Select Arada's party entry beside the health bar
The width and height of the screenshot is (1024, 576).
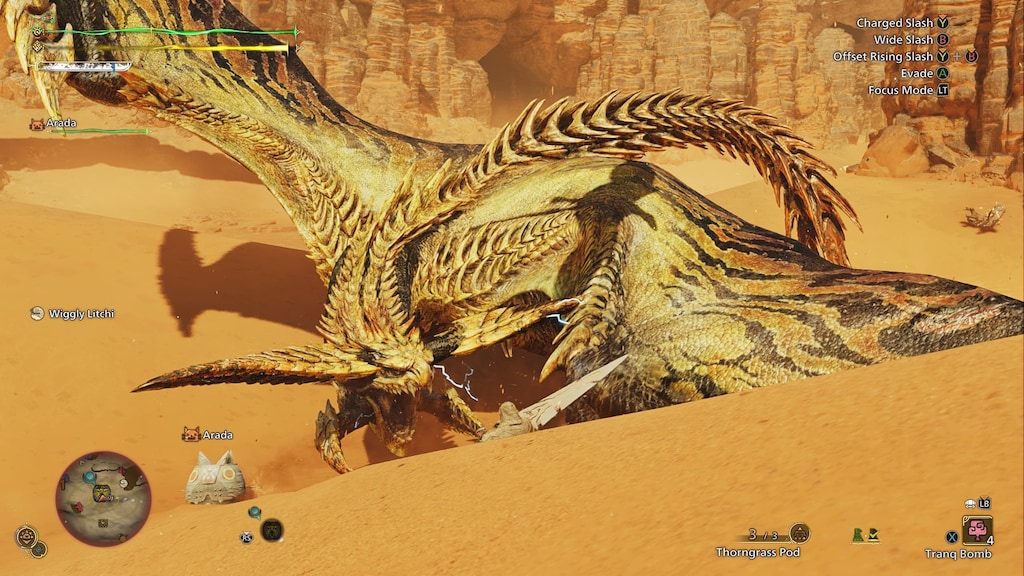coord(53,124)
